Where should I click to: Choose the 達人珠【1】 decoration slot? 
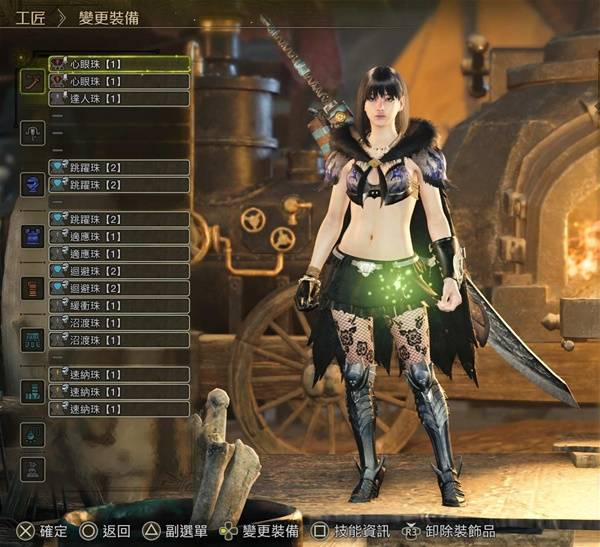point(118,98)
